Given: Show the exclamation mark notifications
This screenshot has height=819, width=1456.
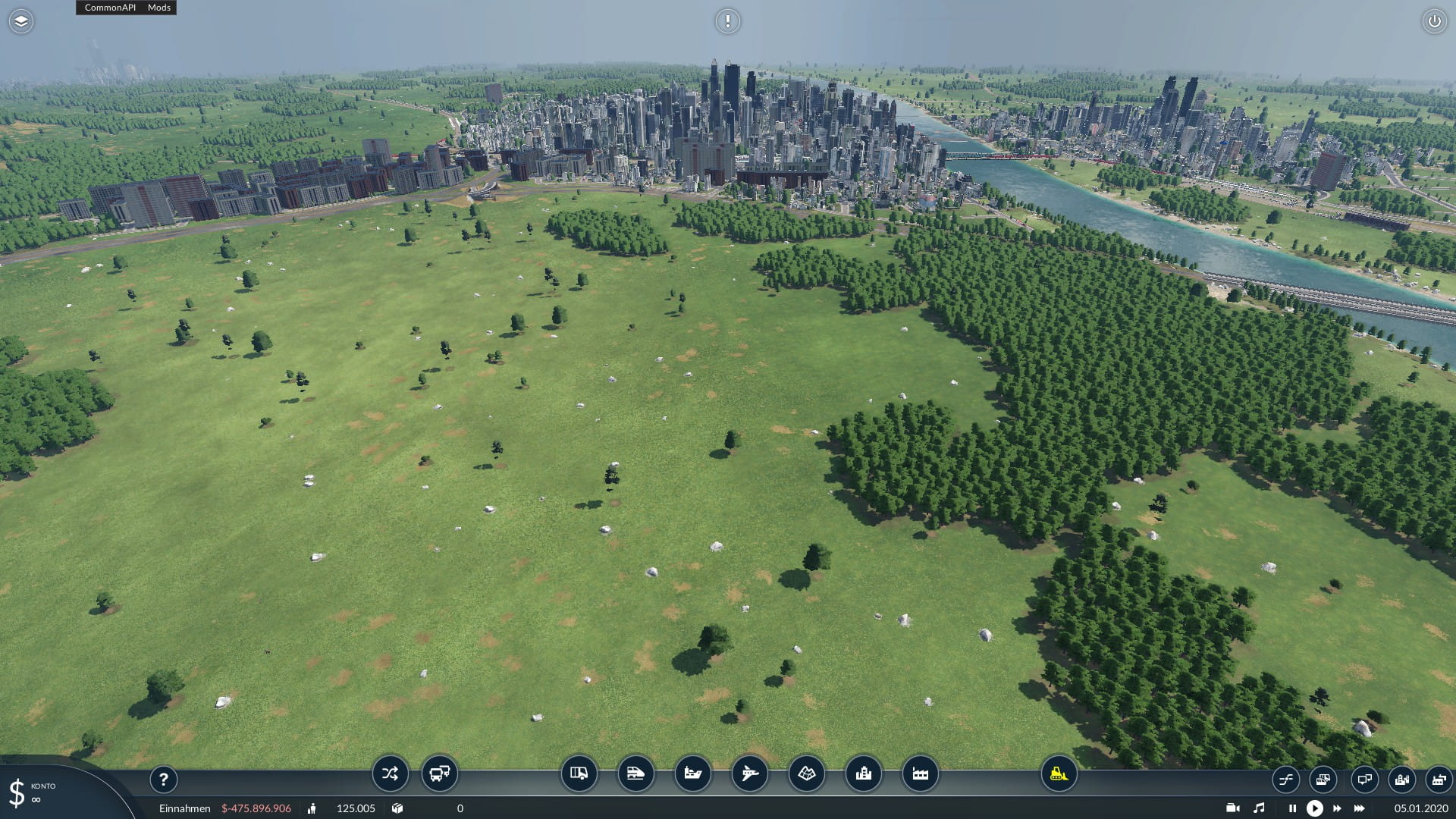Looking at the screenshot, I should point(727,21).
